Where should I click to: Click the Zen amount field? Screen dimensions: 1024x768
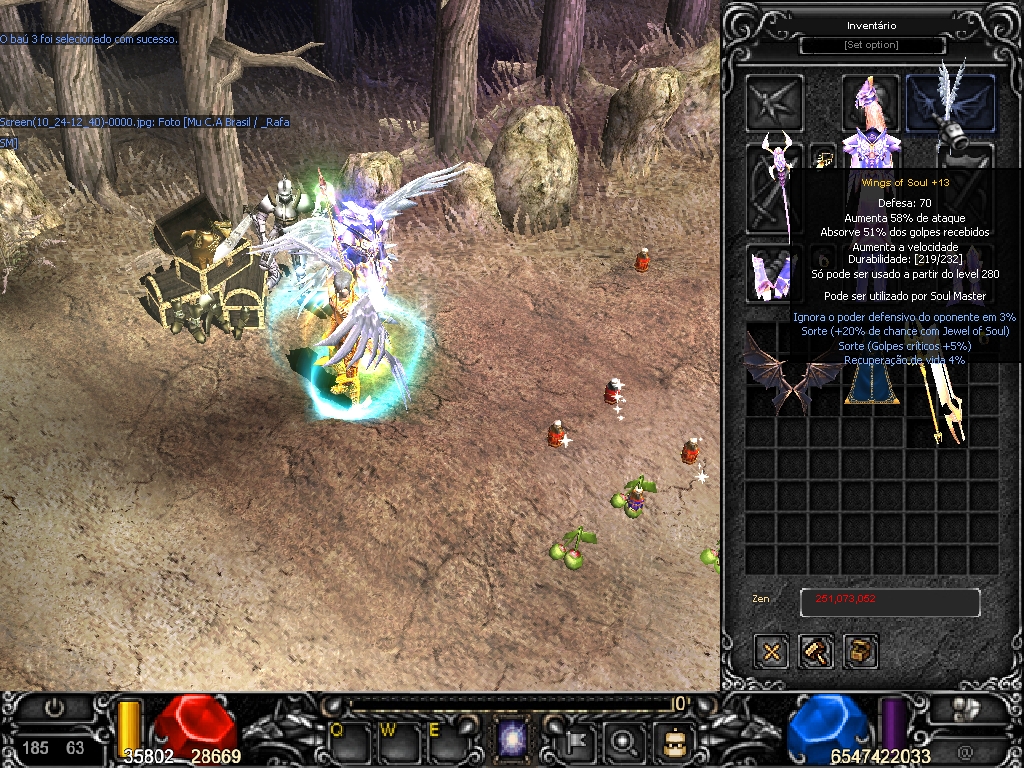point(889,602)
